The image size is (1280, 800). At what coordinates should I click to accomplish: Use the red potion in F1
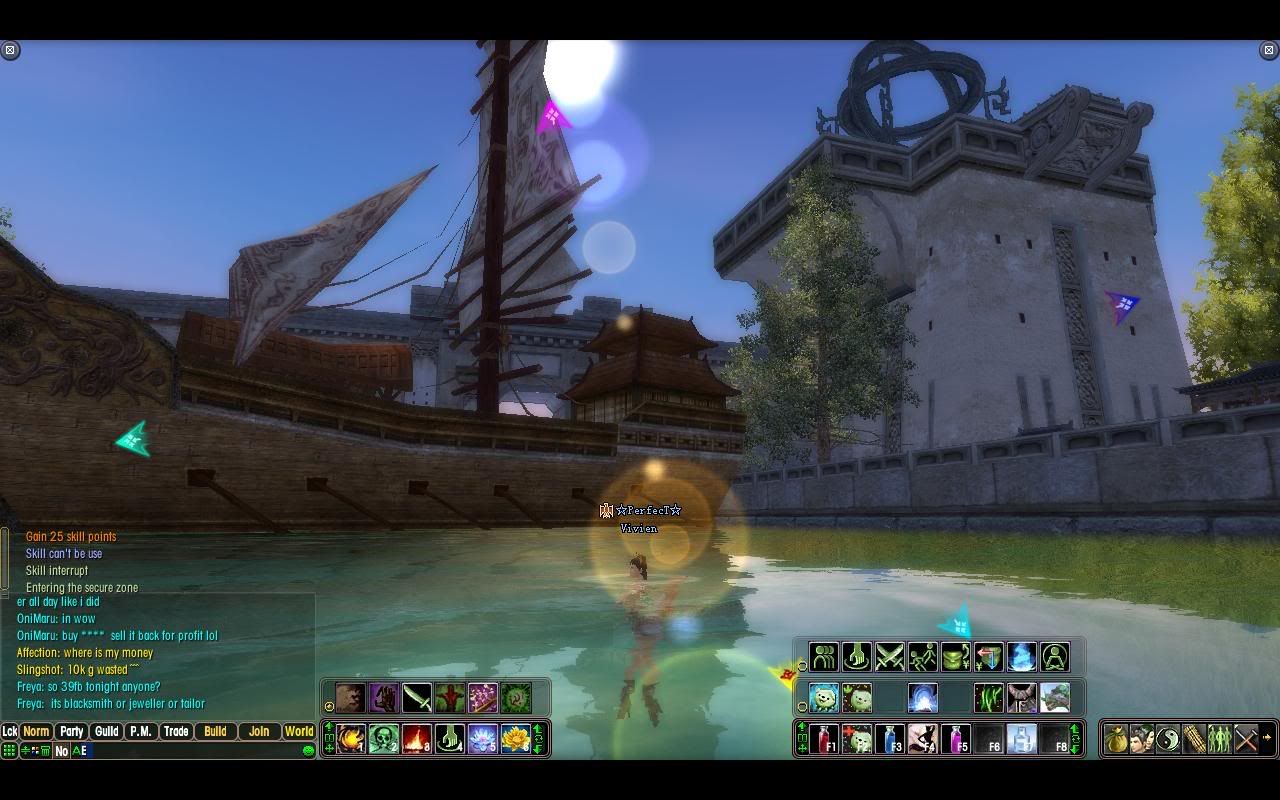tap(824, 739)
